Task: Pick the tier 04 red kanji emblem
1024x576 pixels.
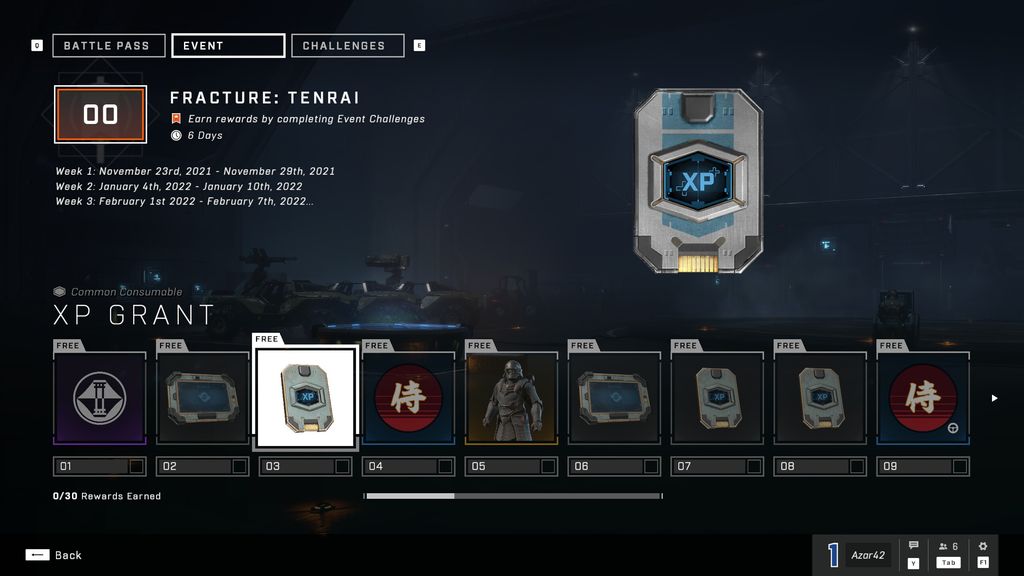Action: click(409, 398)
